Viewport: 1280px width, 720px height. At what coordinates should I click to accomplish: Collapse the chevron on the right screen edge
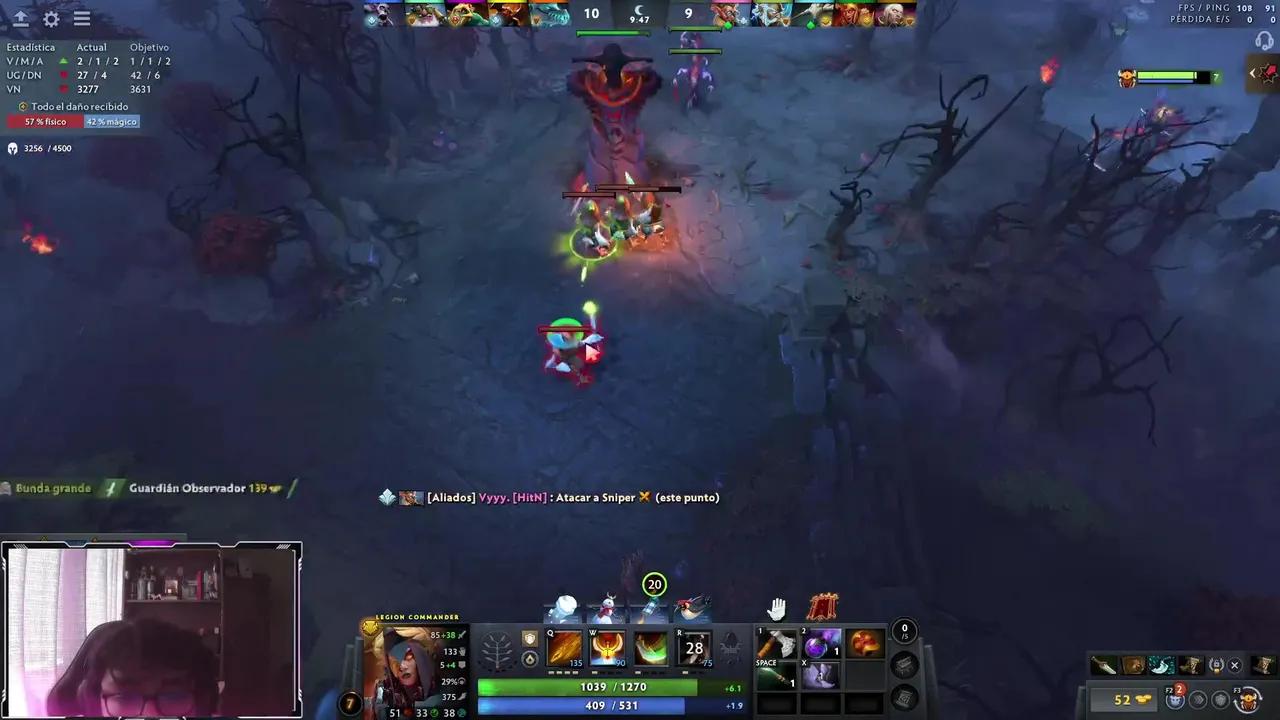[1253, 72]
